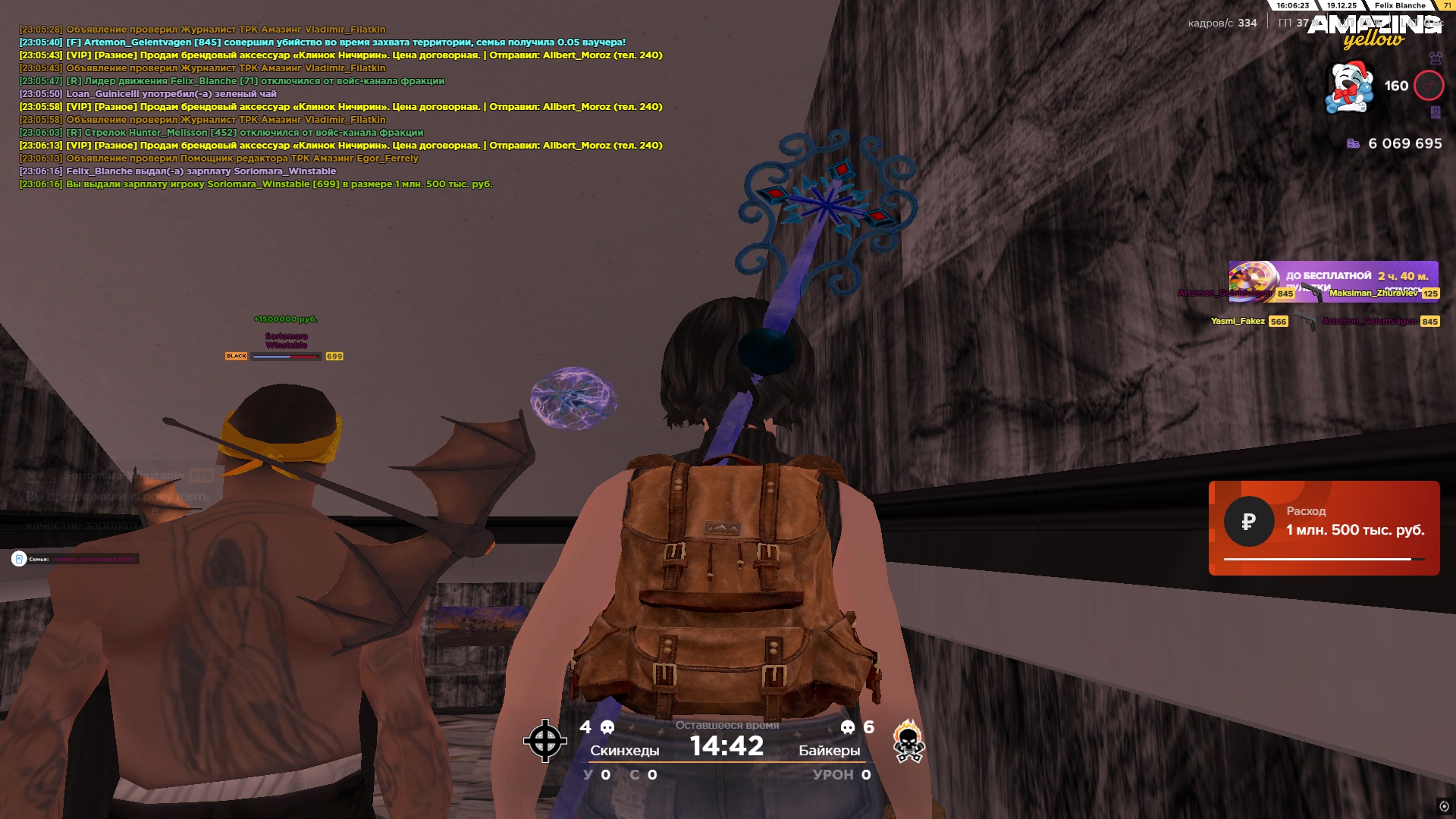Click the Расход expense notification
Viewport: 1456px width, 819px height.
tap(1323, 528)
